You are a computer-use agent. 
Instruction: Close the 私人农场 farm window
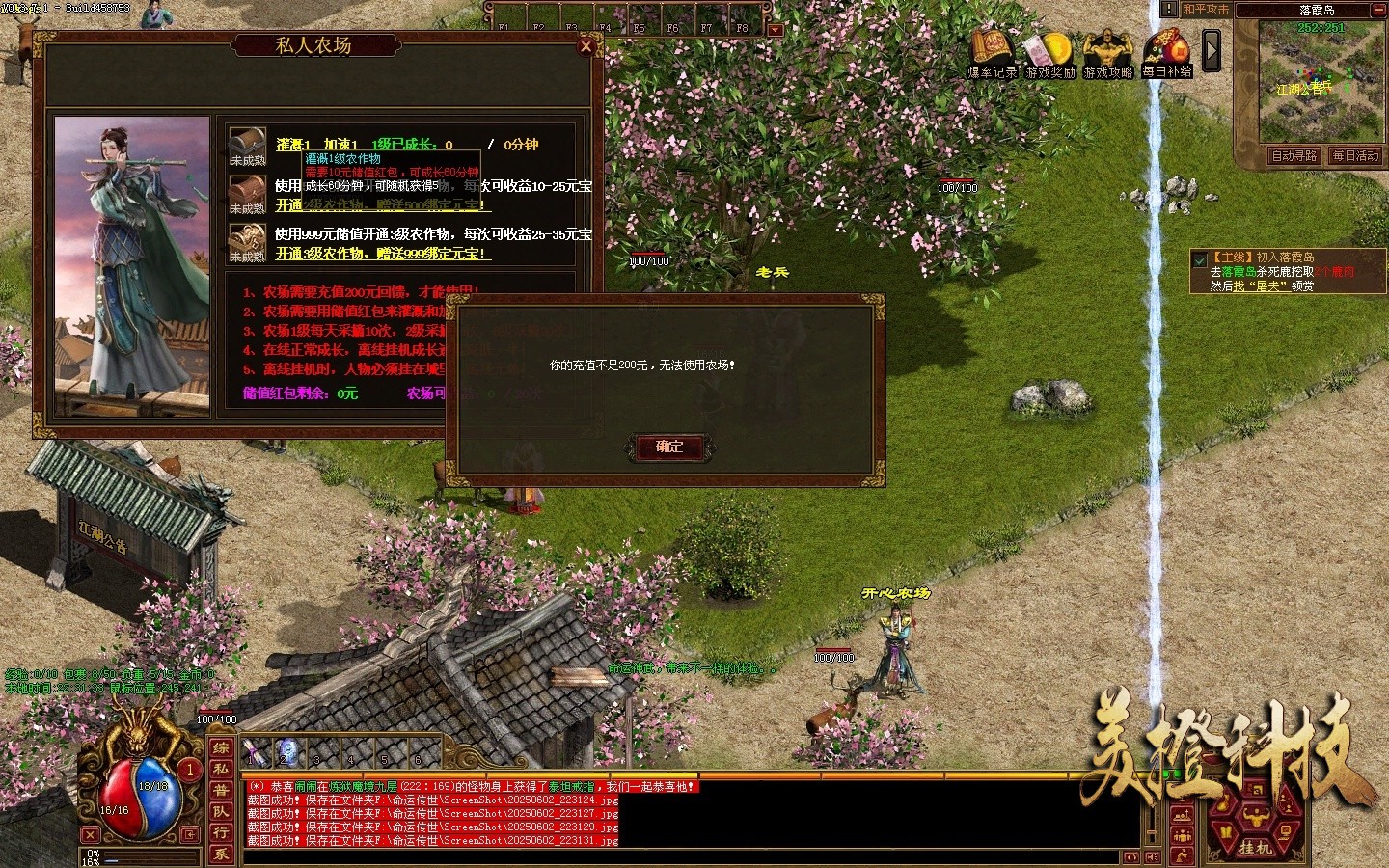(x=586, y=46)
